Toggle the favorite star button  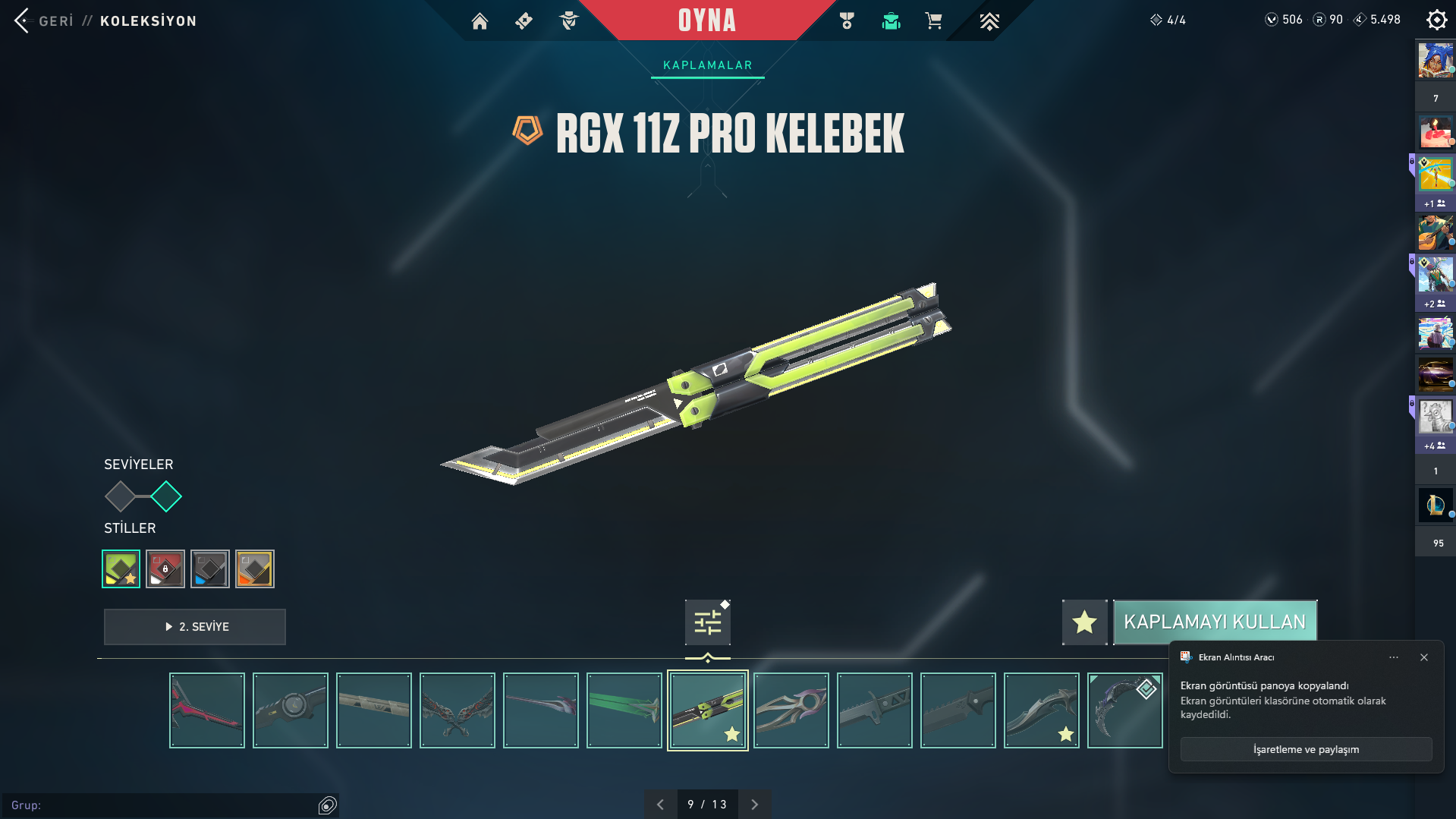(1084, 622)
